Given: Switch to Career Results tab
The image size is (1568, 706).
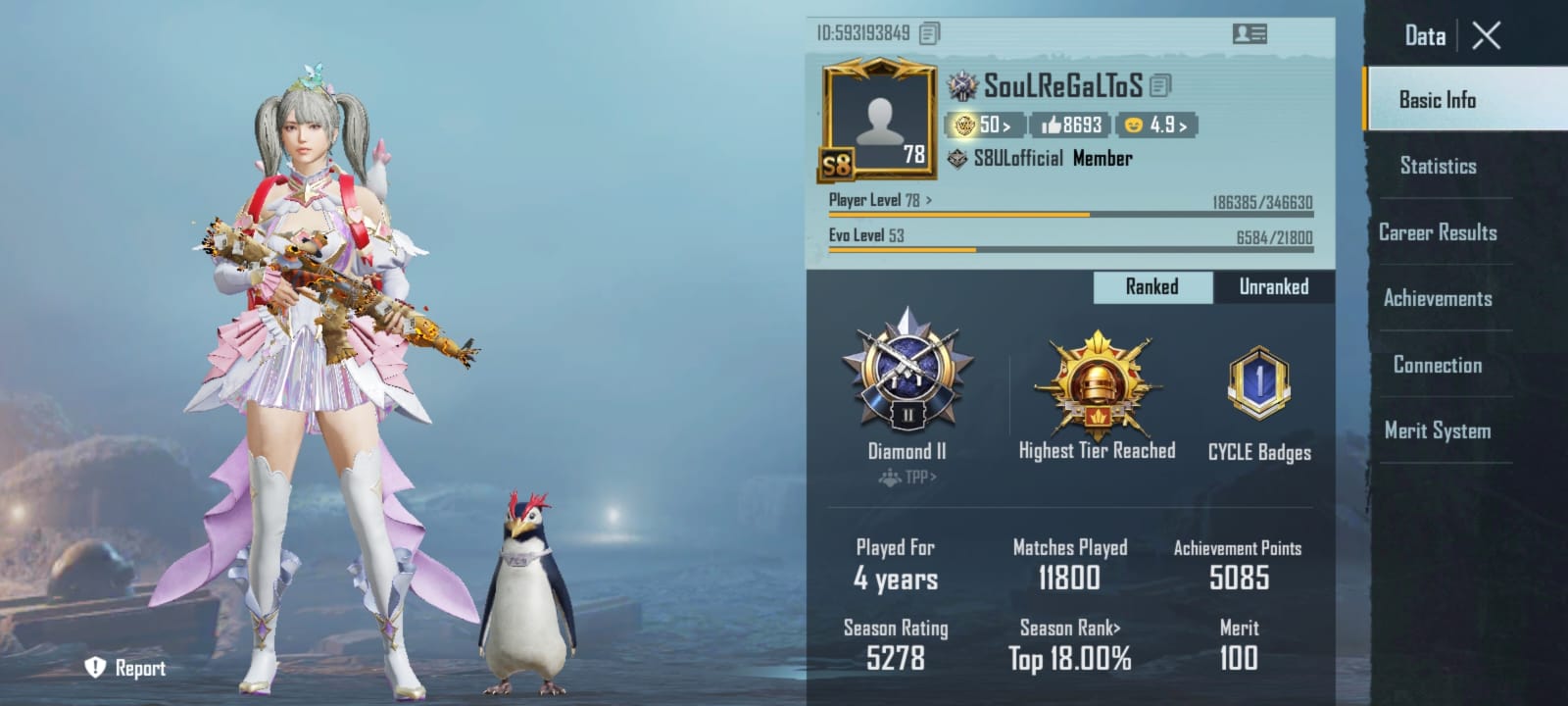Looking at the screenshot, I should coord(1438,232).
